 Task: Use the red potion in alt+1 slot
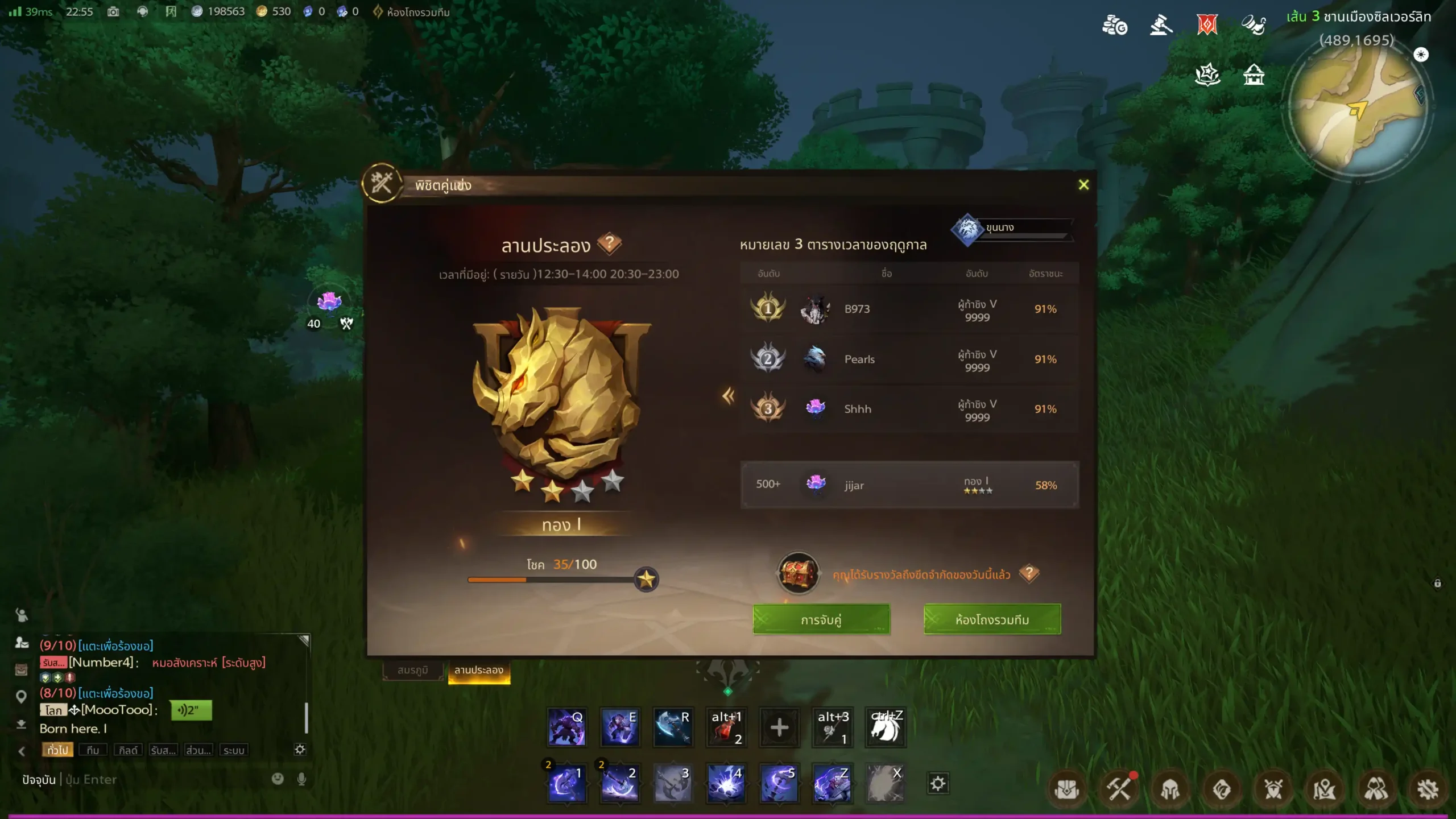[726, 727]
